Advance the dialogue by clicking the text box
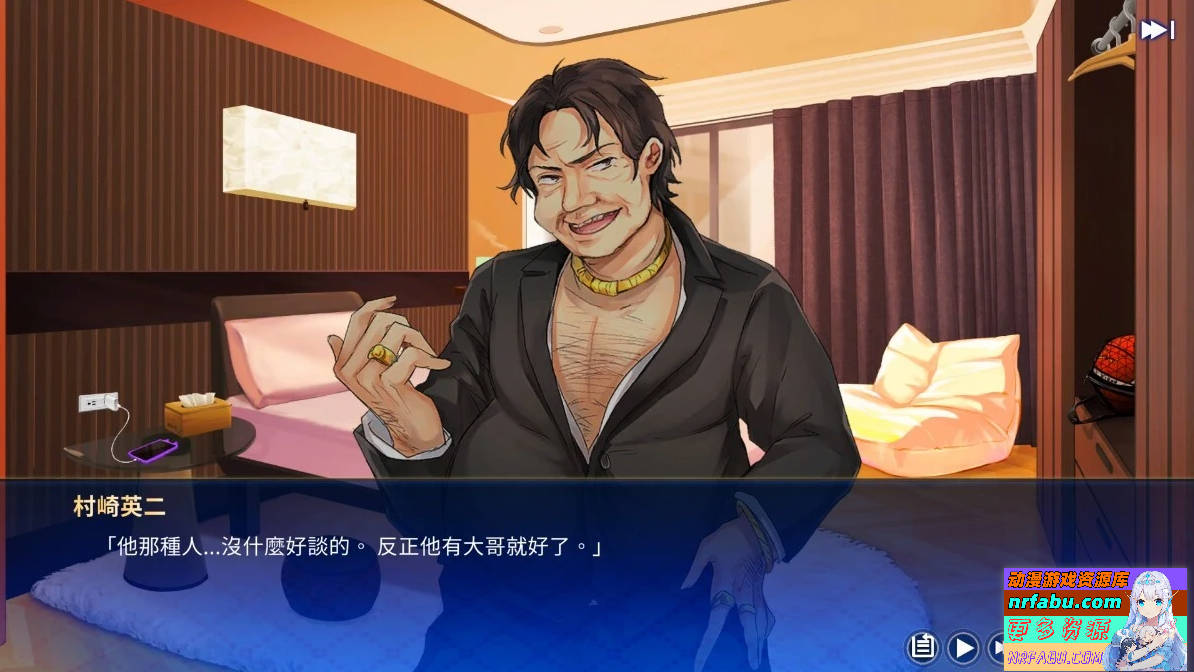 (x=500, y=560)
